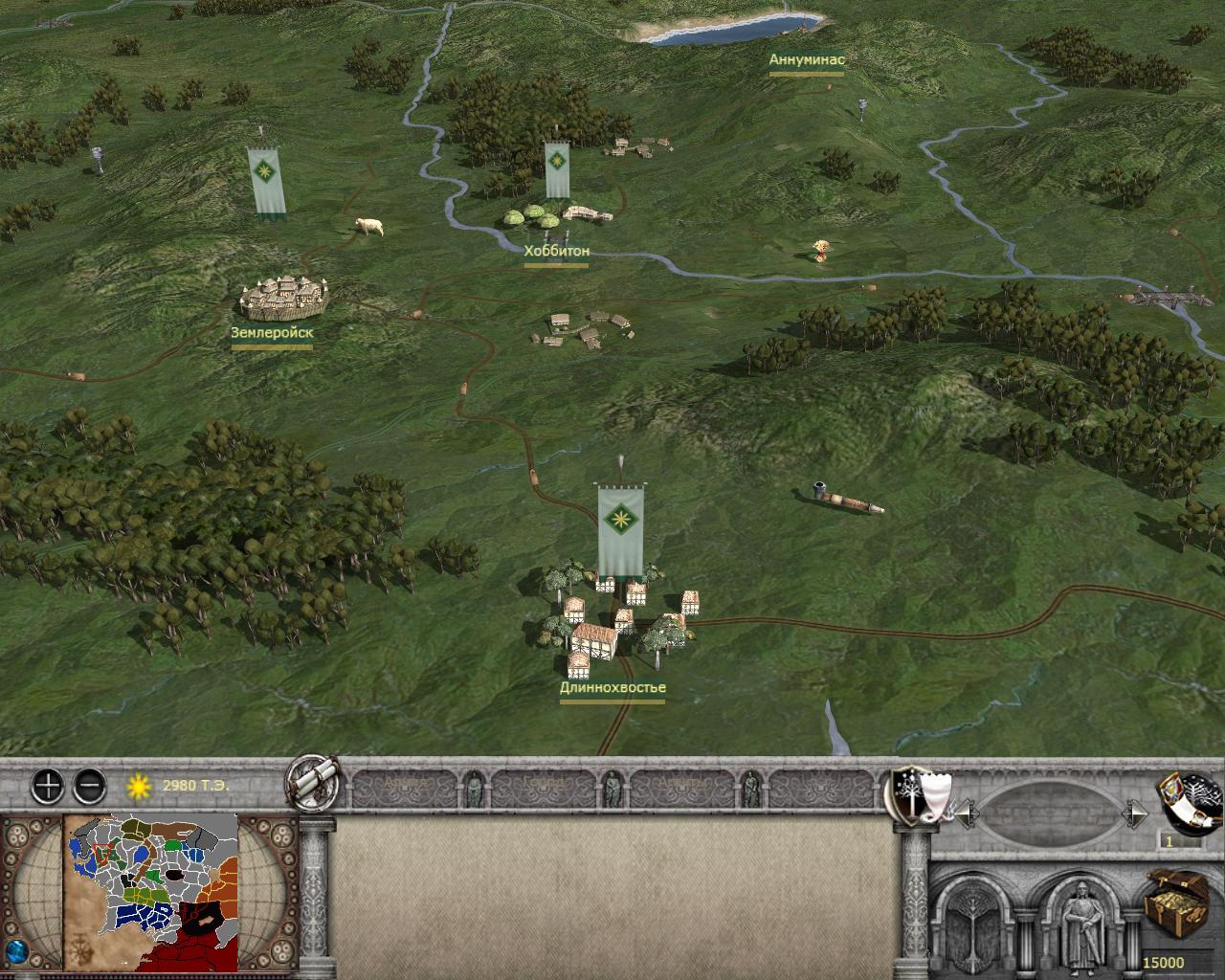Click the campaign minimap
The image size is (1225, 980).
coord(151,892)
